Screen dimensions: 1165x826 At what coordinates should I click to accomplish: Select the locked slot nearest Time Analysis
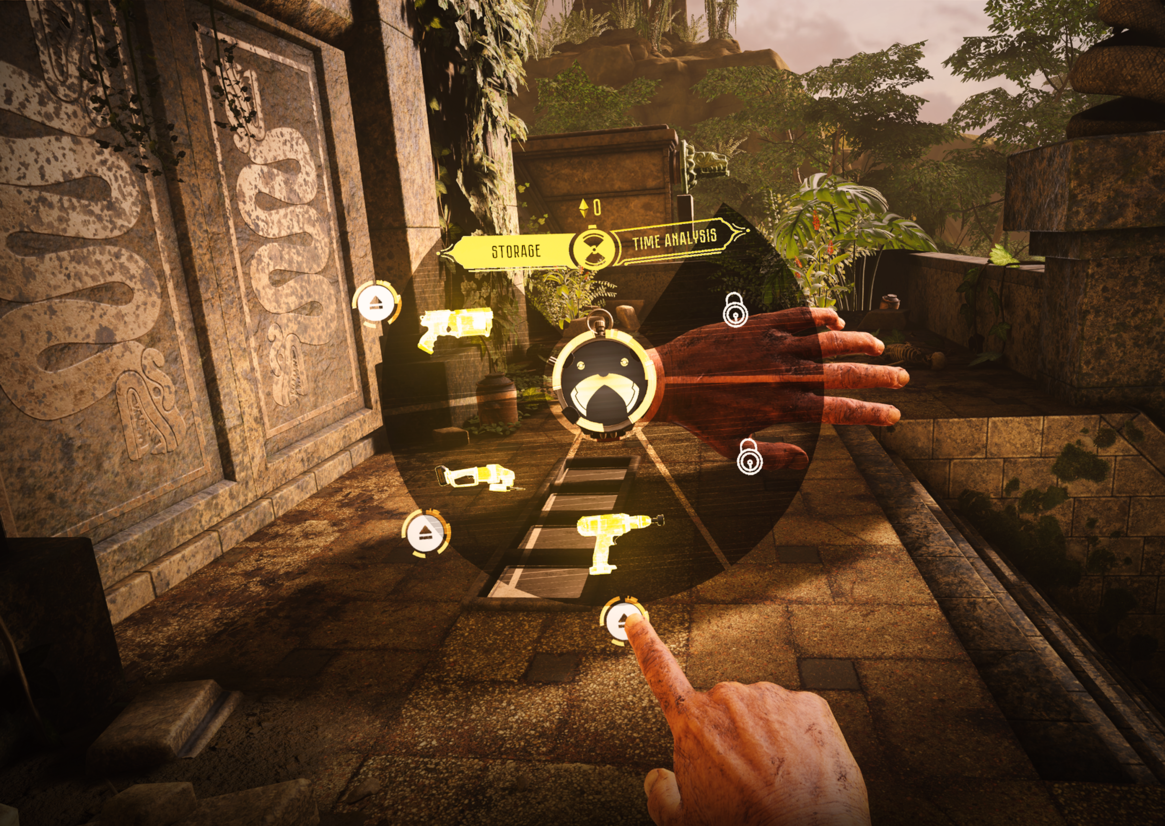point(735,312)
